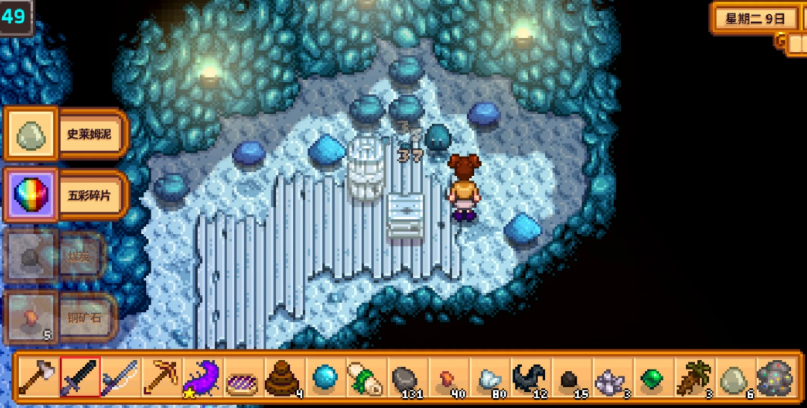The height and width of the screenshot is (408, 807).
Task: Choose the stone stack of 131
Action: click(406, 378)
